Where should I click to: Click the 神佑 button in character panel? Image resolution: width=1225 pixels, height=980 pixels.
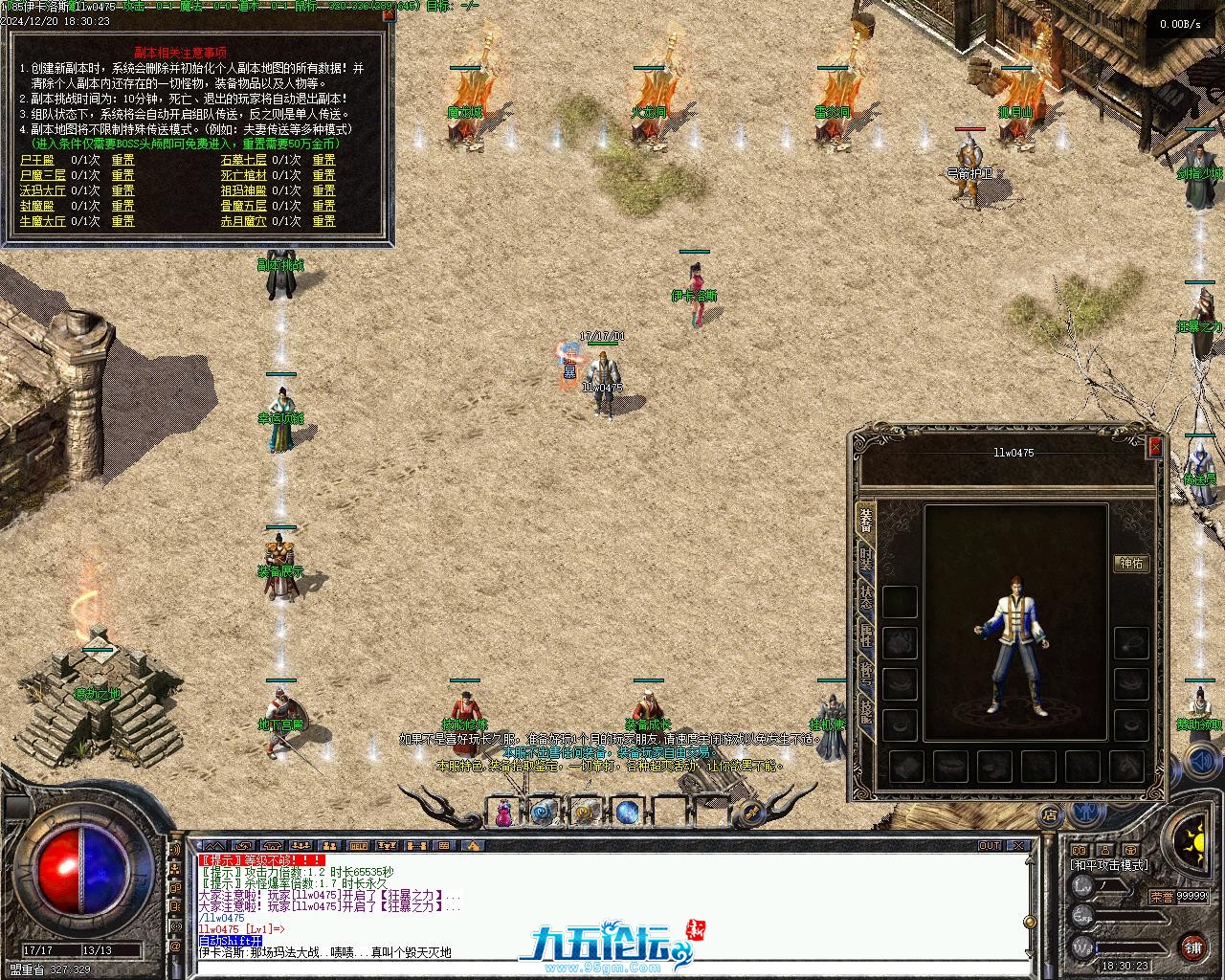click(1131, 564)
